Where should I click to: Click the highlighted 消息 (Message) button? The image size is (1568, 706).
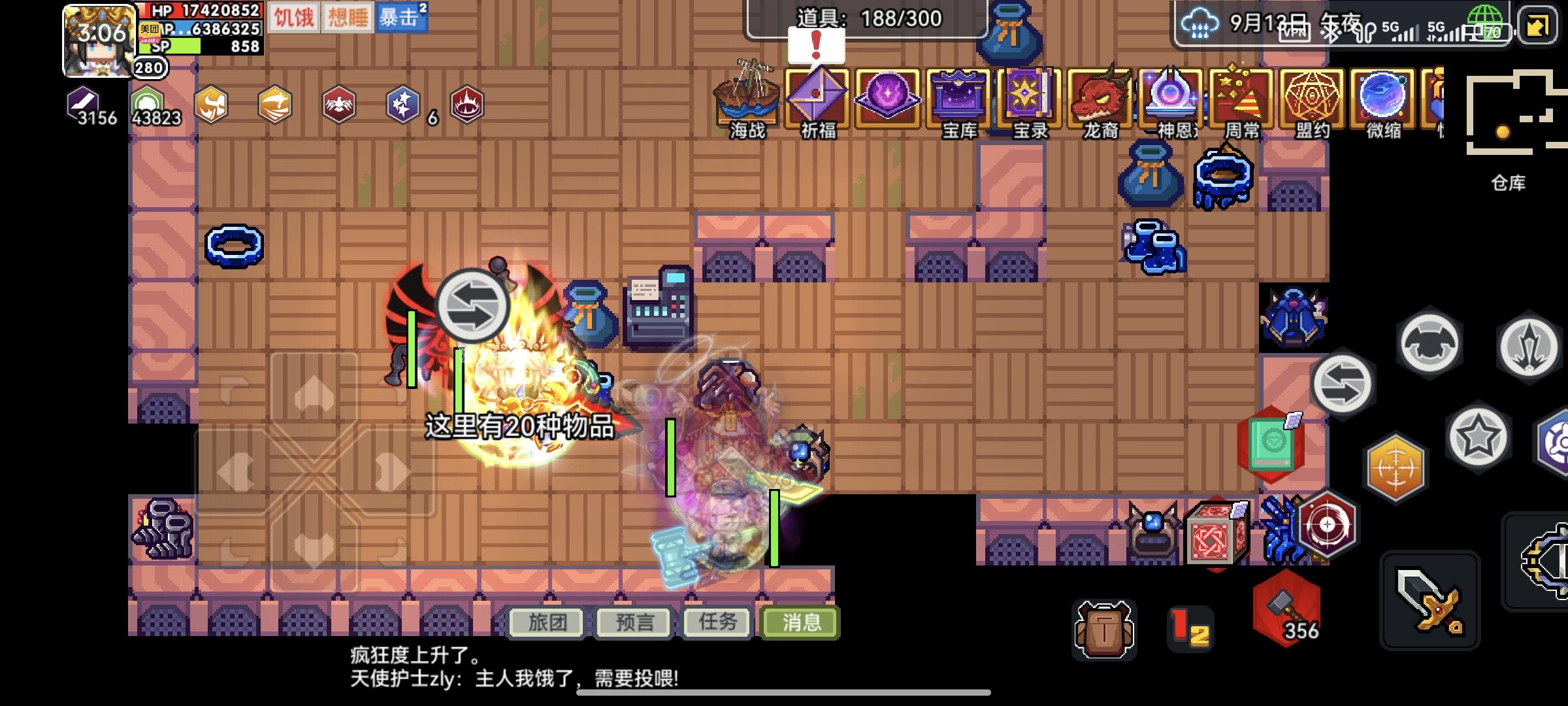click(800, 623)
